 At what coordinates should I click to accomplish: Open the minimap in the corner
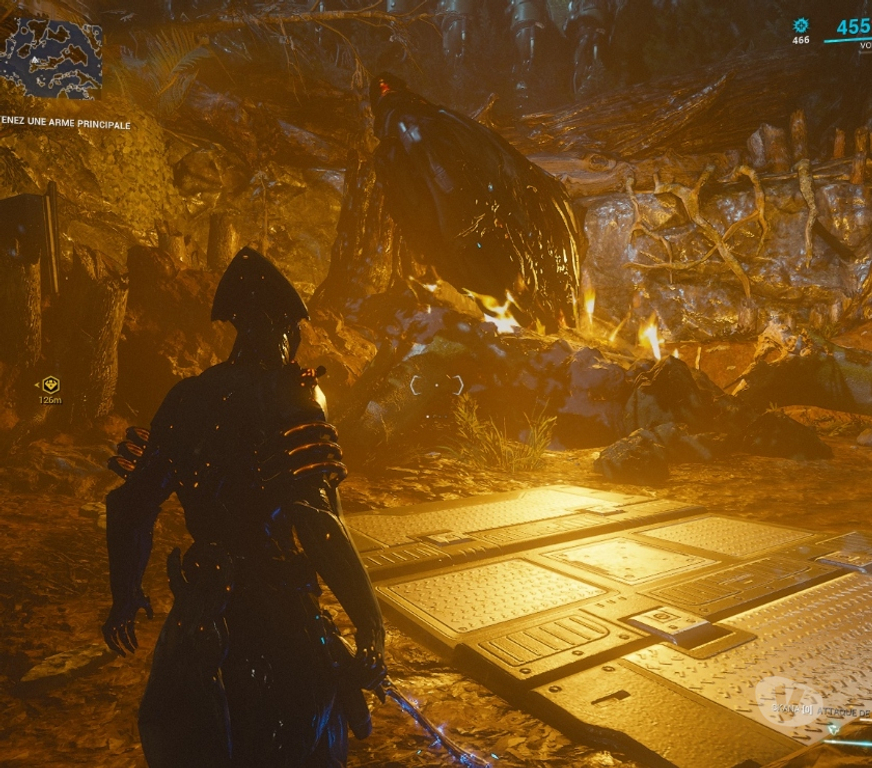pyautogui.click(x=51, y=58)
